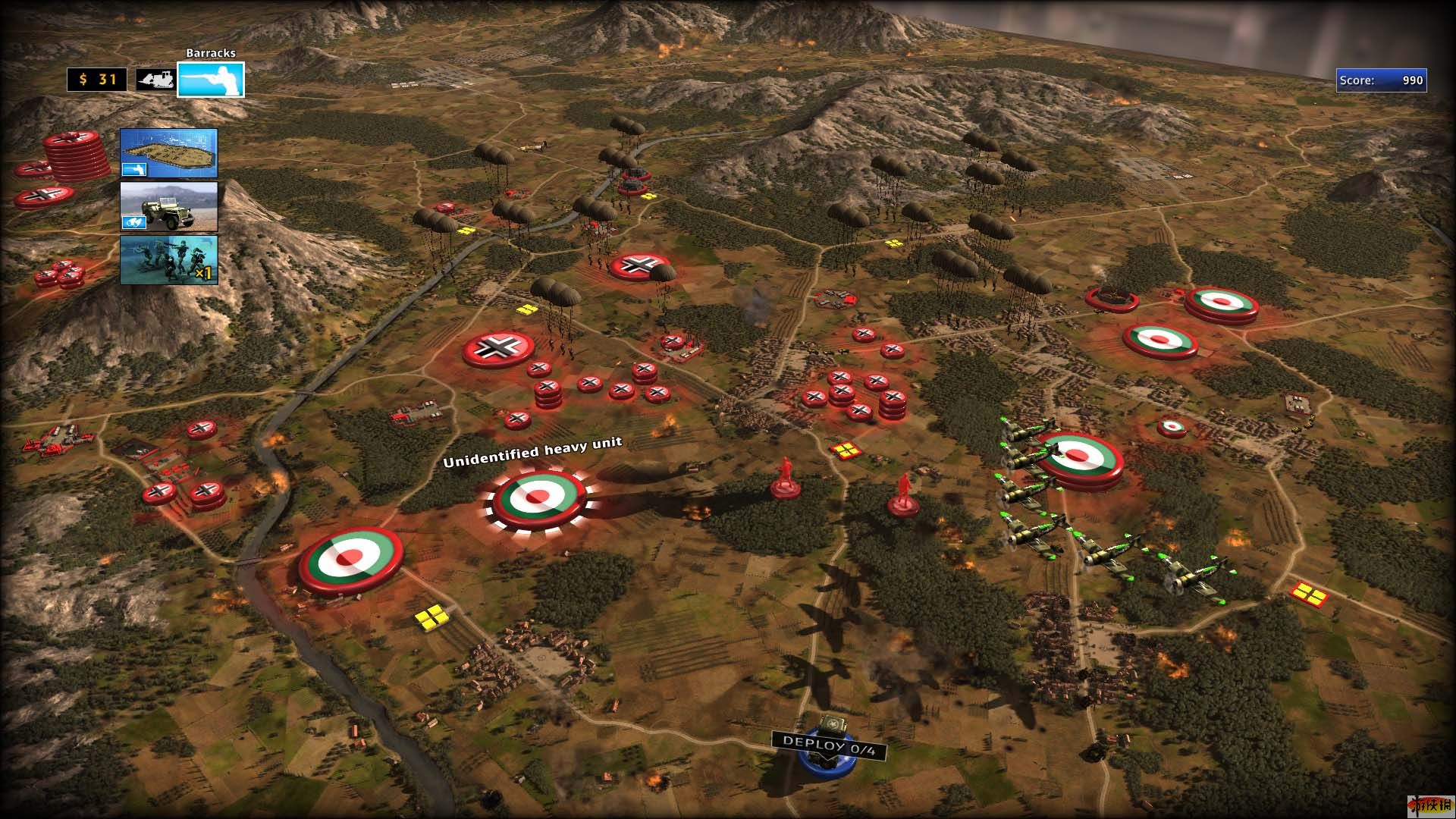Pick the infantry squad x1 card
1456x819 pixels.
(169, 260)
